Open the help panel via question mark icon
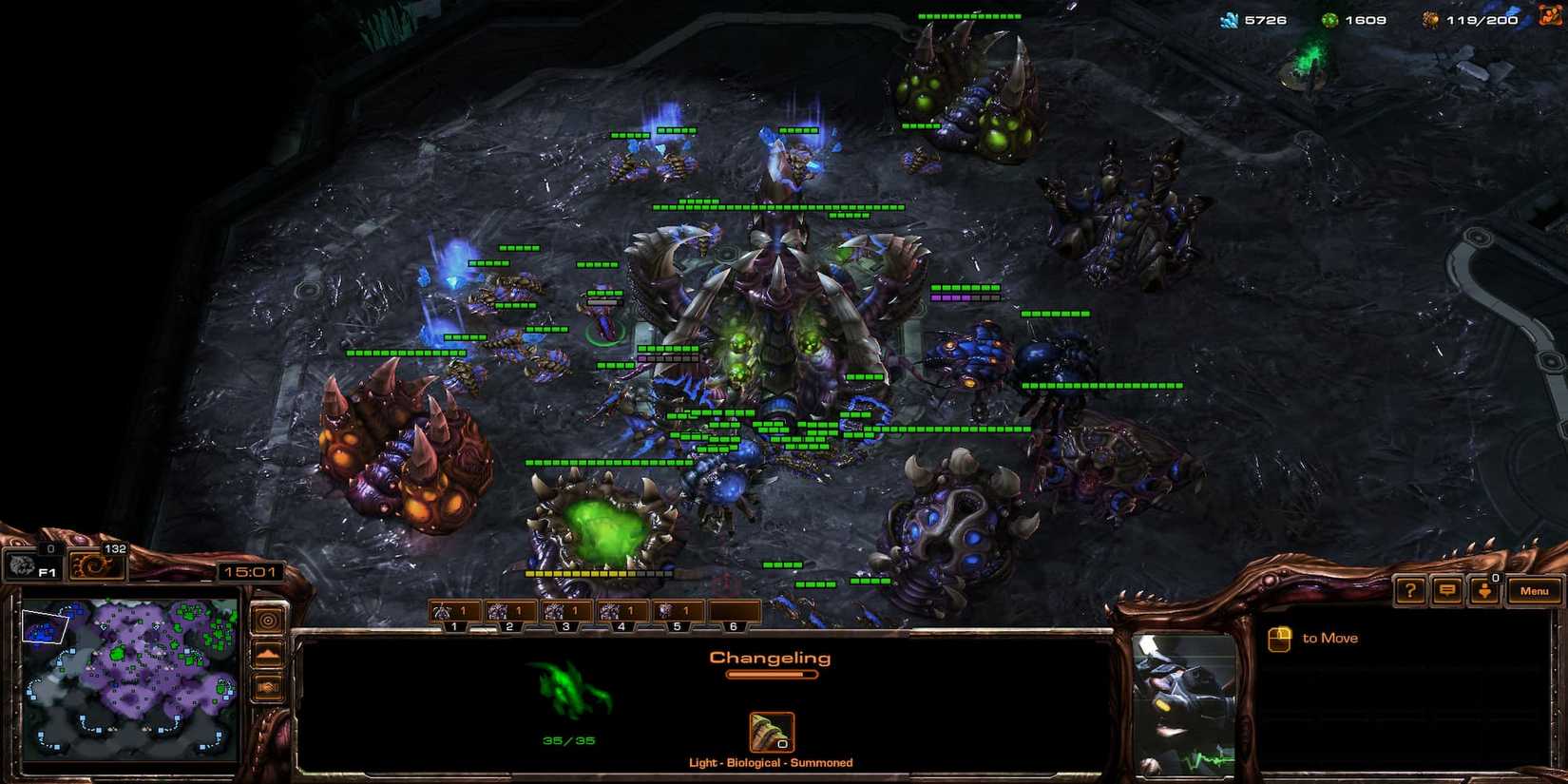Screen dimensions: 1568x784 tap(1409, 590)
